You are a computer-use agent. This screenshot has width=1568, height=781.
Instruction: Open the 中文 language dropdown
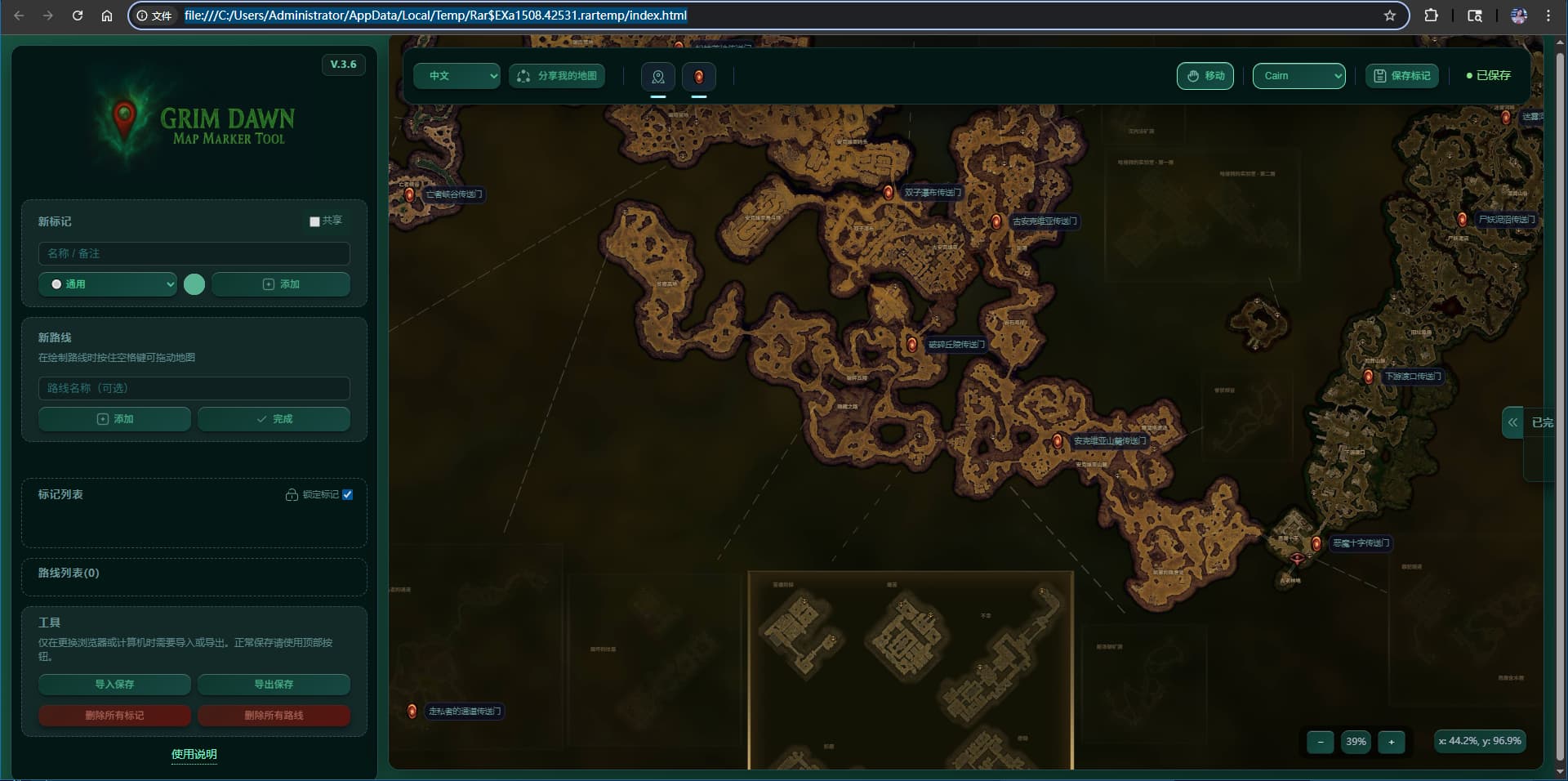456,76
